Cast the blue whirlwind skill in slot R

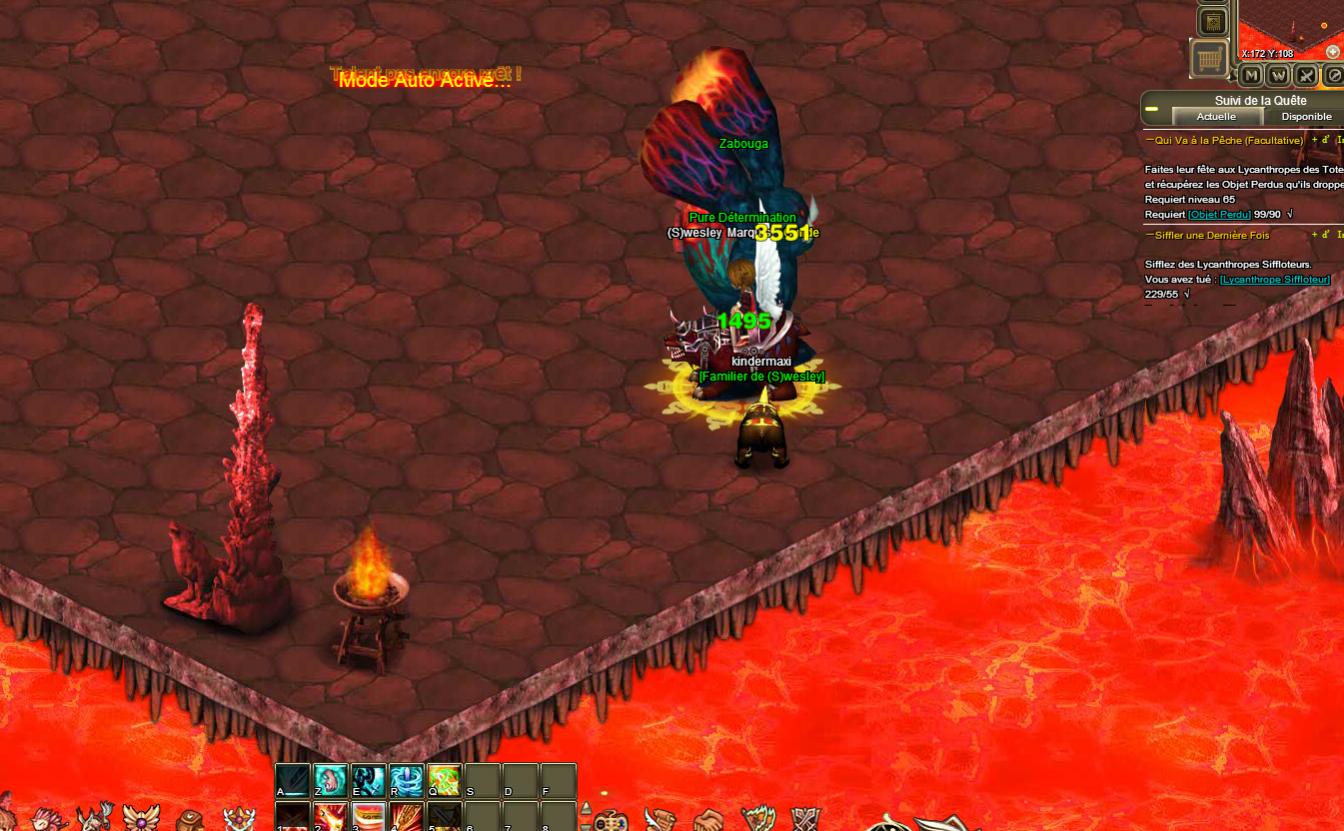tap(406, 780)
